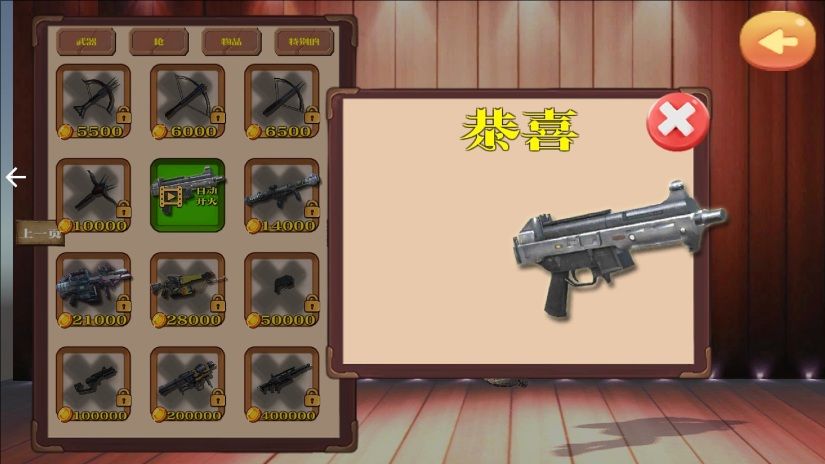
Task: Go to previous page with 上一页 button
Action: point(41,233)
